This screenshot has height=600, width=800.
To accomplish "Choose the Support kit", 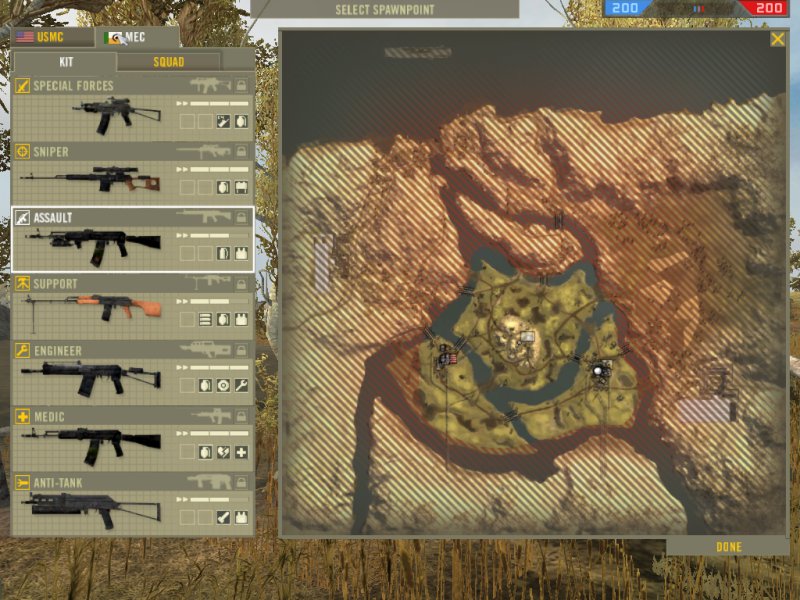I will (132, 304).
